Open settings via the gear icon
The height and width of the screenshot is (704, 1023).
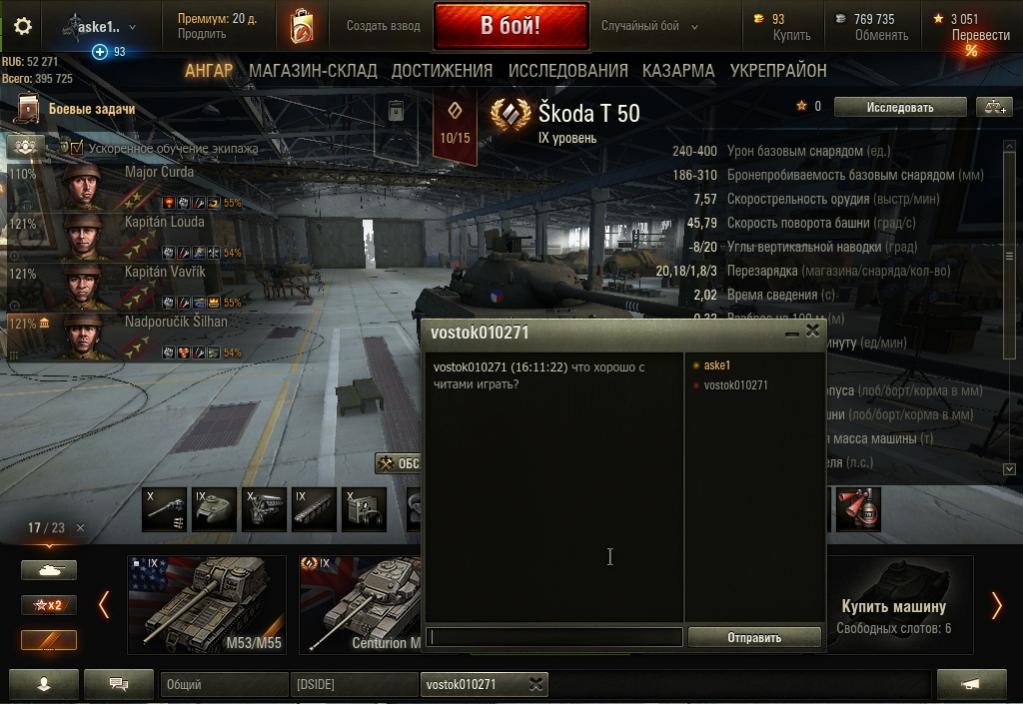(22, 26)
